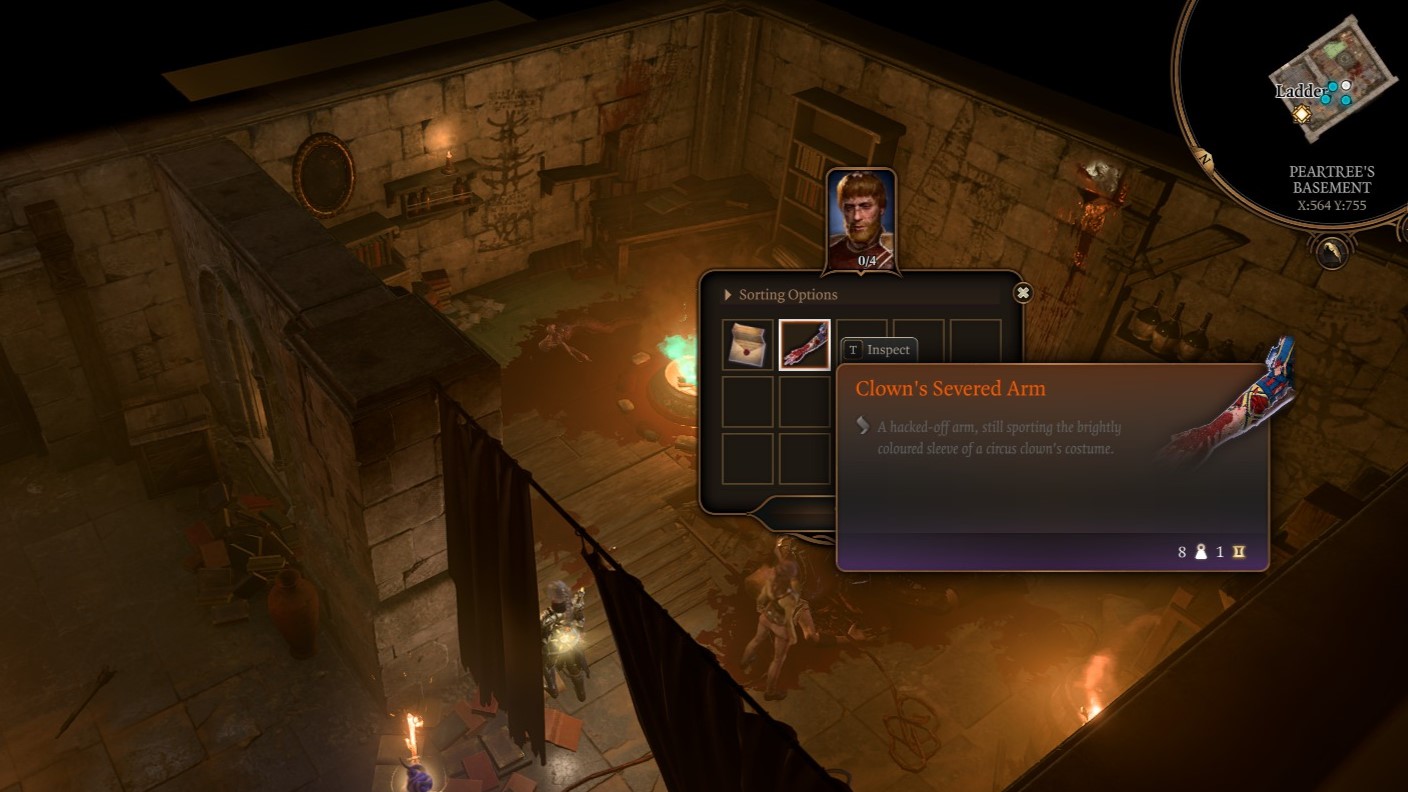Screen dimensions: 1408x792
Task: Click a blue party member dot on the minimap
Action: 1332,85
